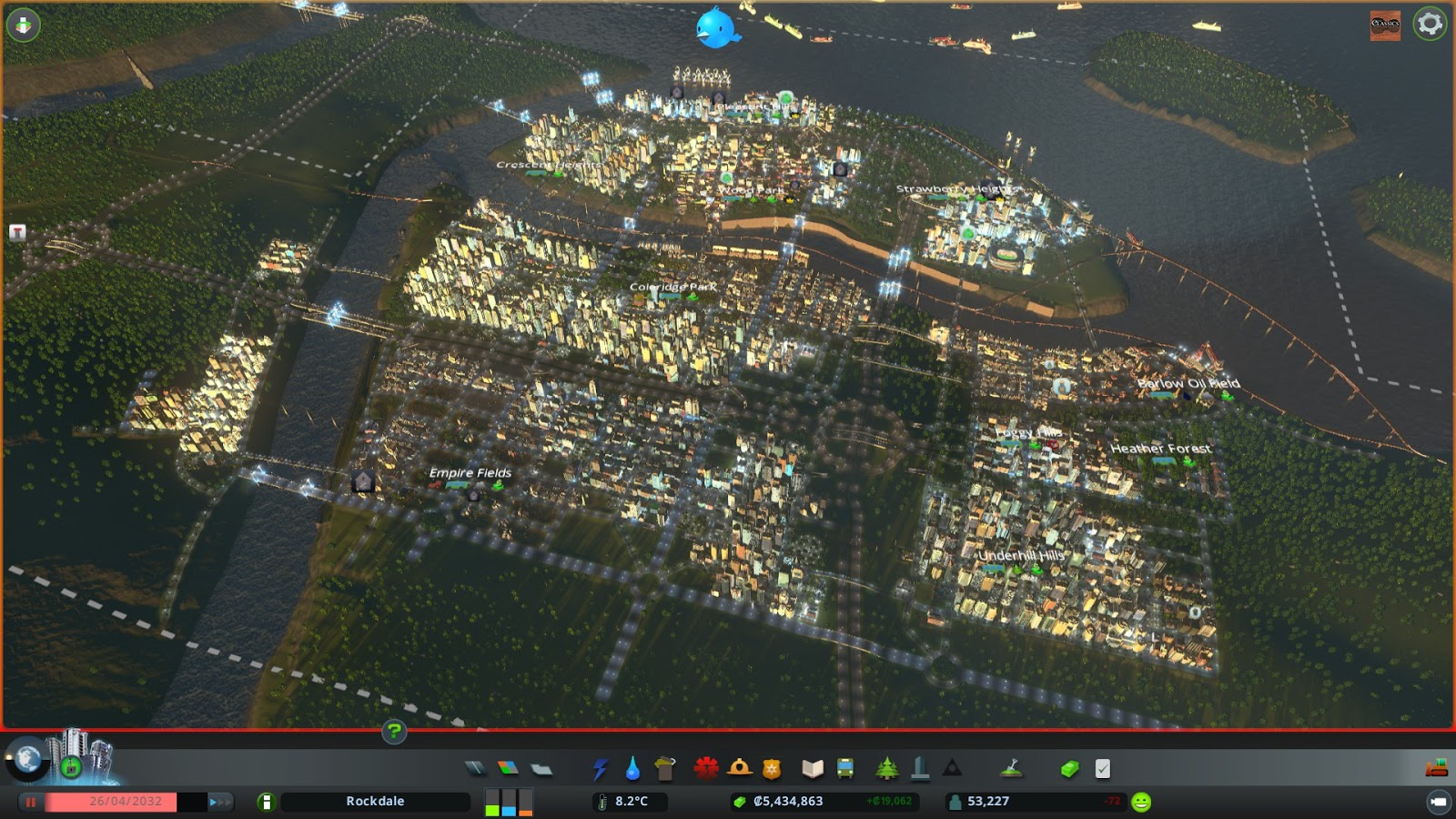Open the Public Transport menu

pos(847,767)
